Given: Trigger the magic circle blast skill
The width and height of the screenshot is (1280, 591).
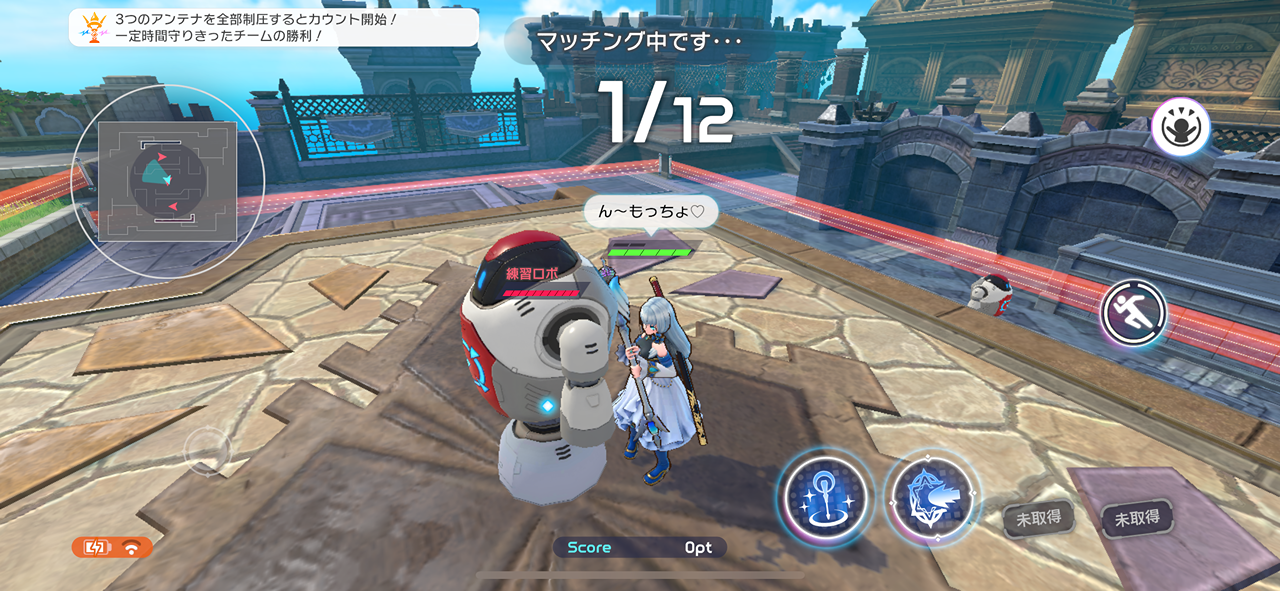Looking at the screenshot, I should pyautogui.click(x=932, y=497).
